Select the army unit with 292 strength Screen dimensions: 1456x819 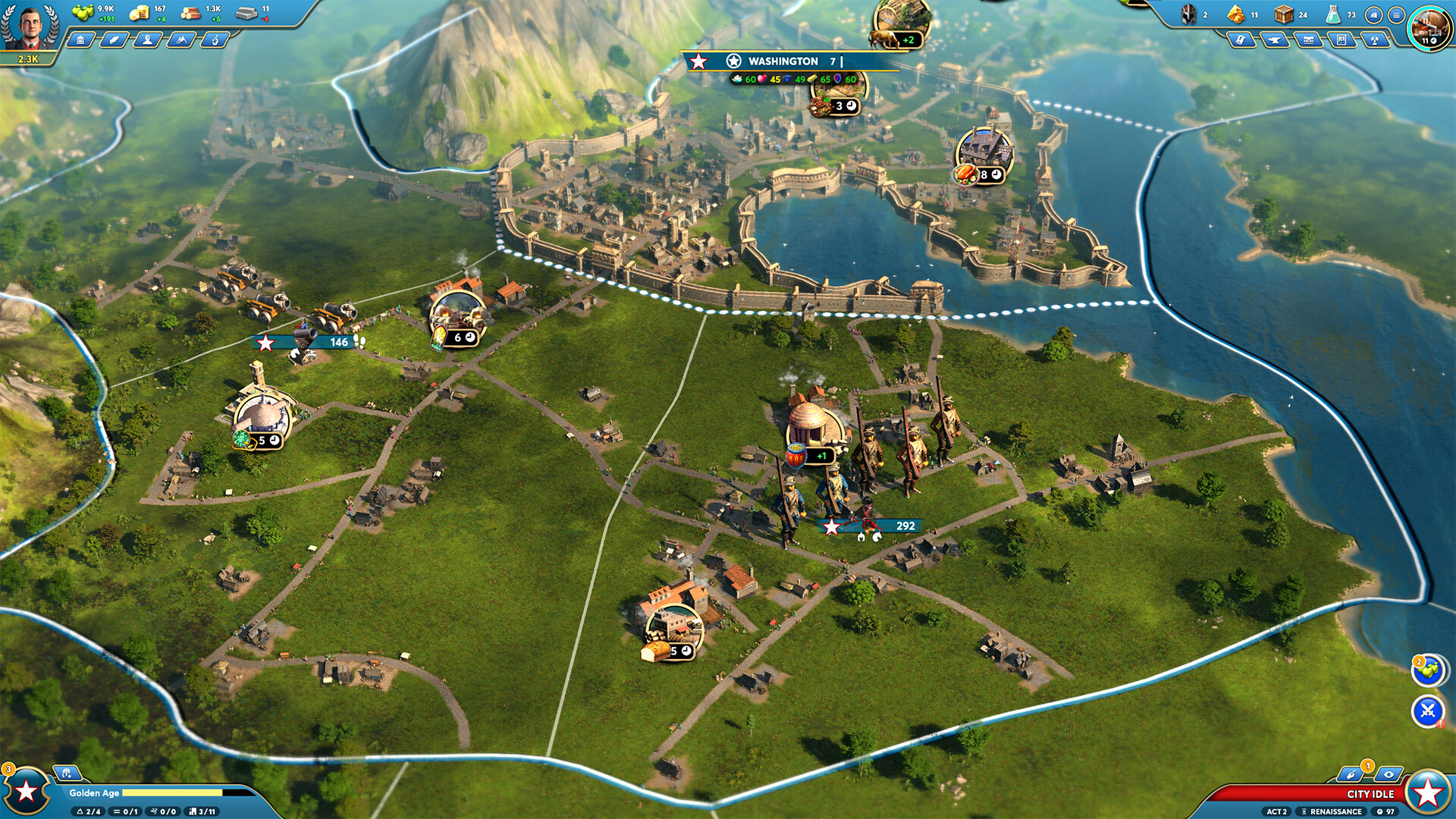point(872,526)
